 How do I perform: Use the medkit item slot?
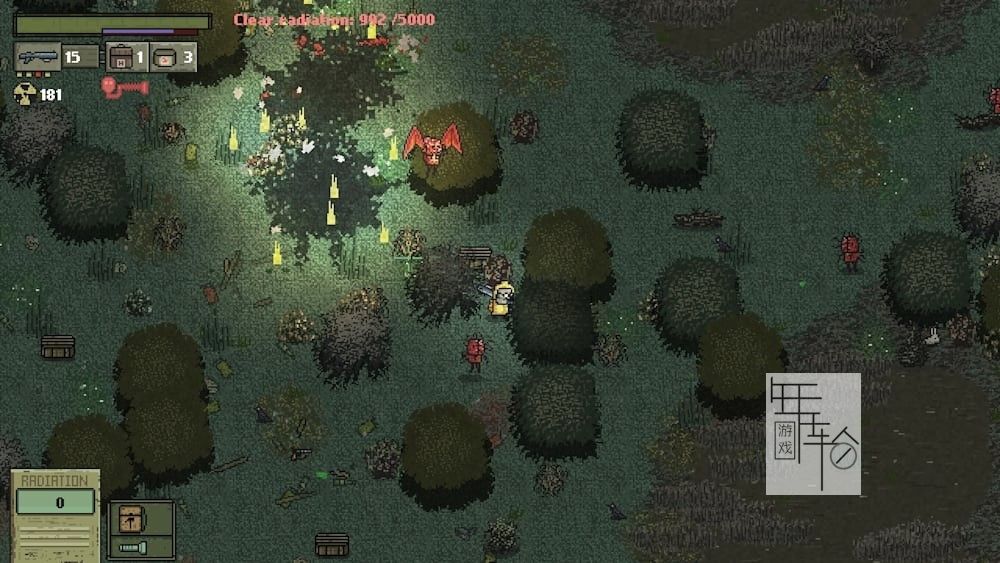tap(122, 56)
